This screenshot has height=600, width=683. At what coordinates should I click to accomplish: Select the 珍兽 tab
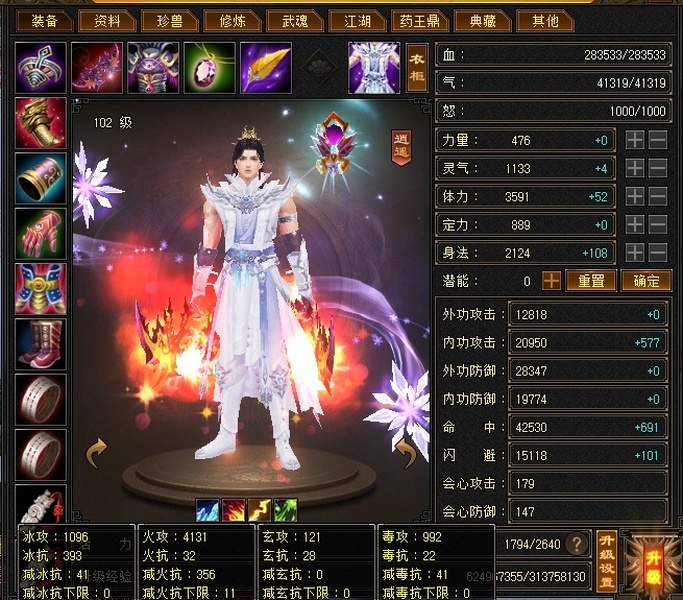[171, 21]
